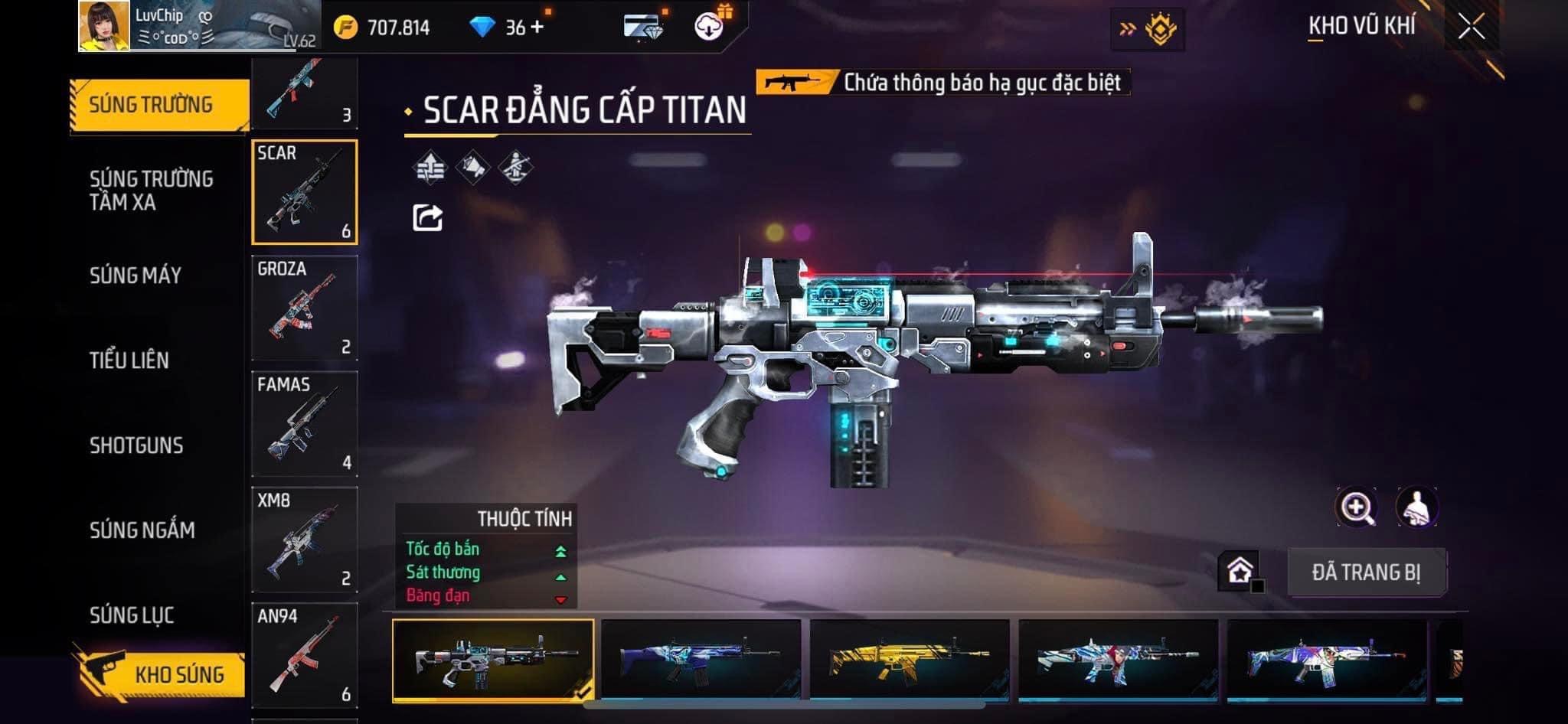This screenshot has width=1568, height=724.
Task: Select the FAMAS weapon tile
Action: pos(305,424)
